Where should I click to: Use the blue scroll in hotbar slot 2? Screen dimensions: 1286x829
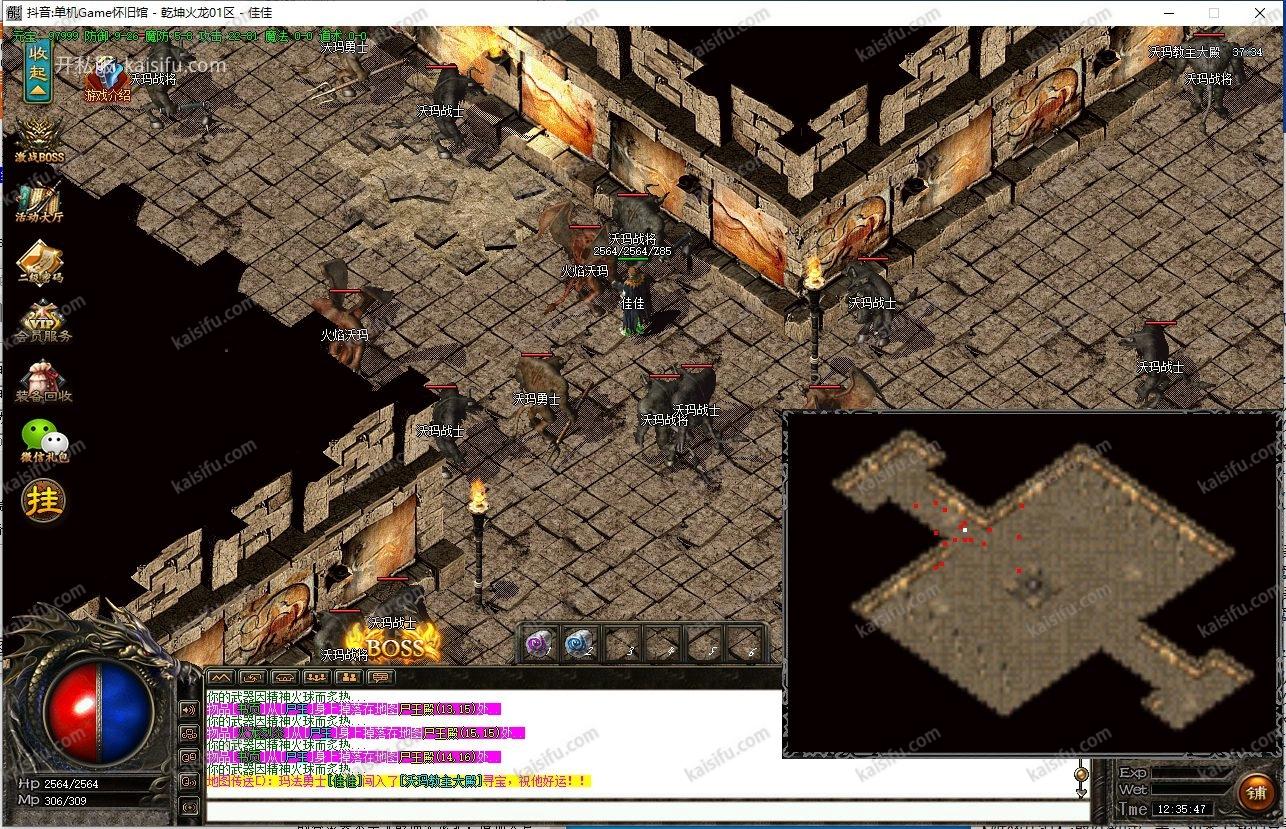(581, 644)
